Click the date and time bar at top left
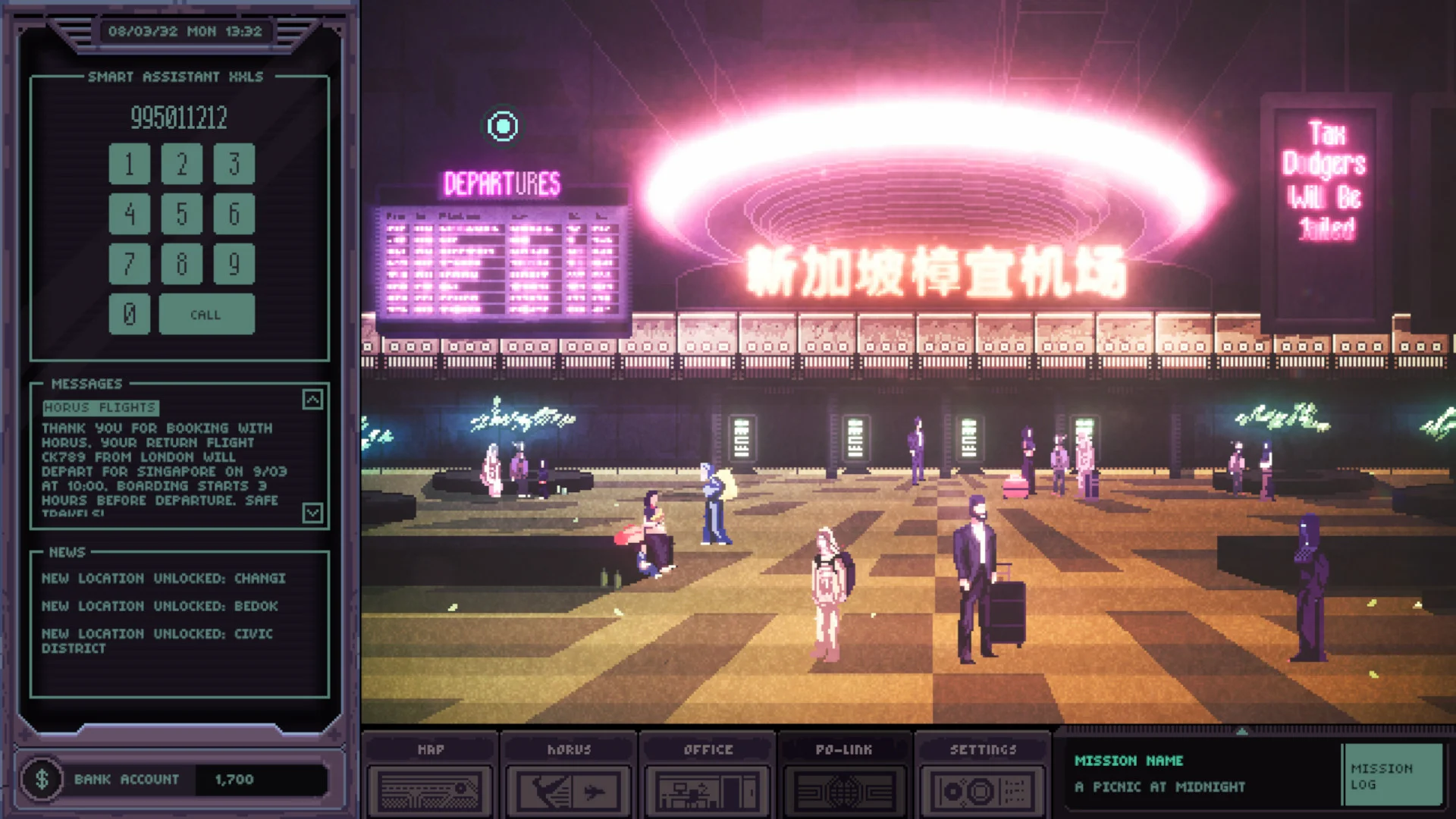 pos(187,31)
